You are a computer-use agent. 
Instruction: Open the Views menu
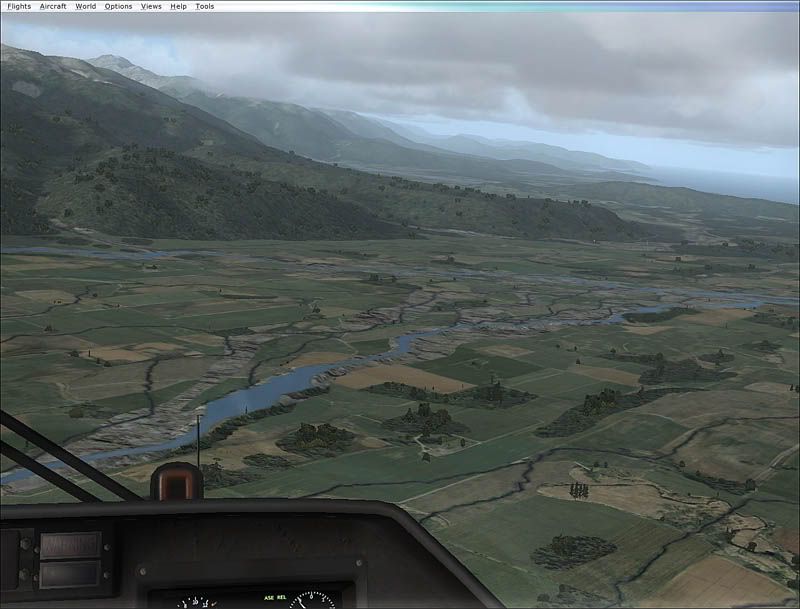[151, 6]
